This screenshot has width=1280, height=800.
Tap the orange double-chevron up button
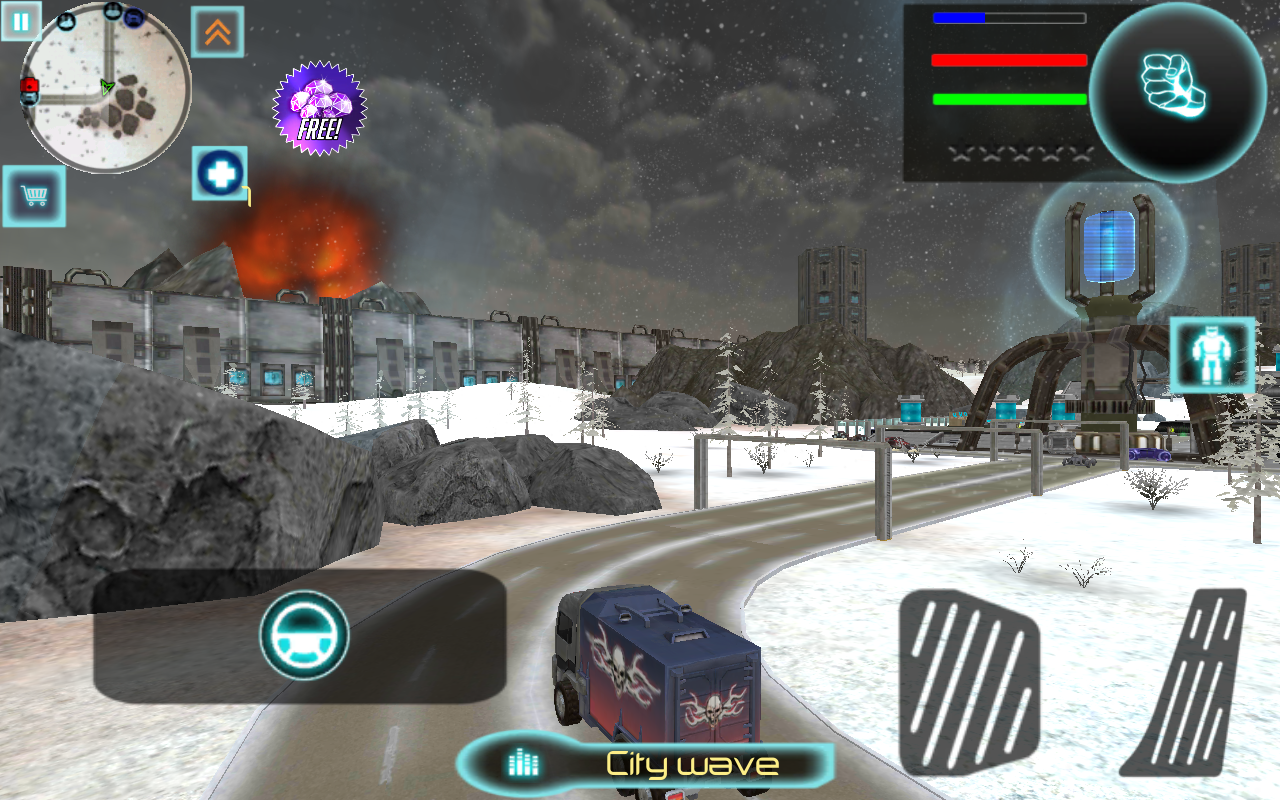[218, 33]
